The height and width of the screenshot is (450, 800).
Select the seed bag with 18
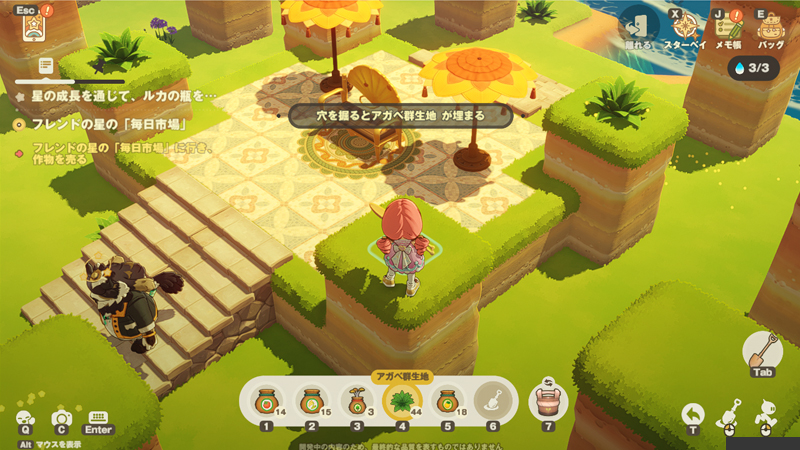(447, 400)
